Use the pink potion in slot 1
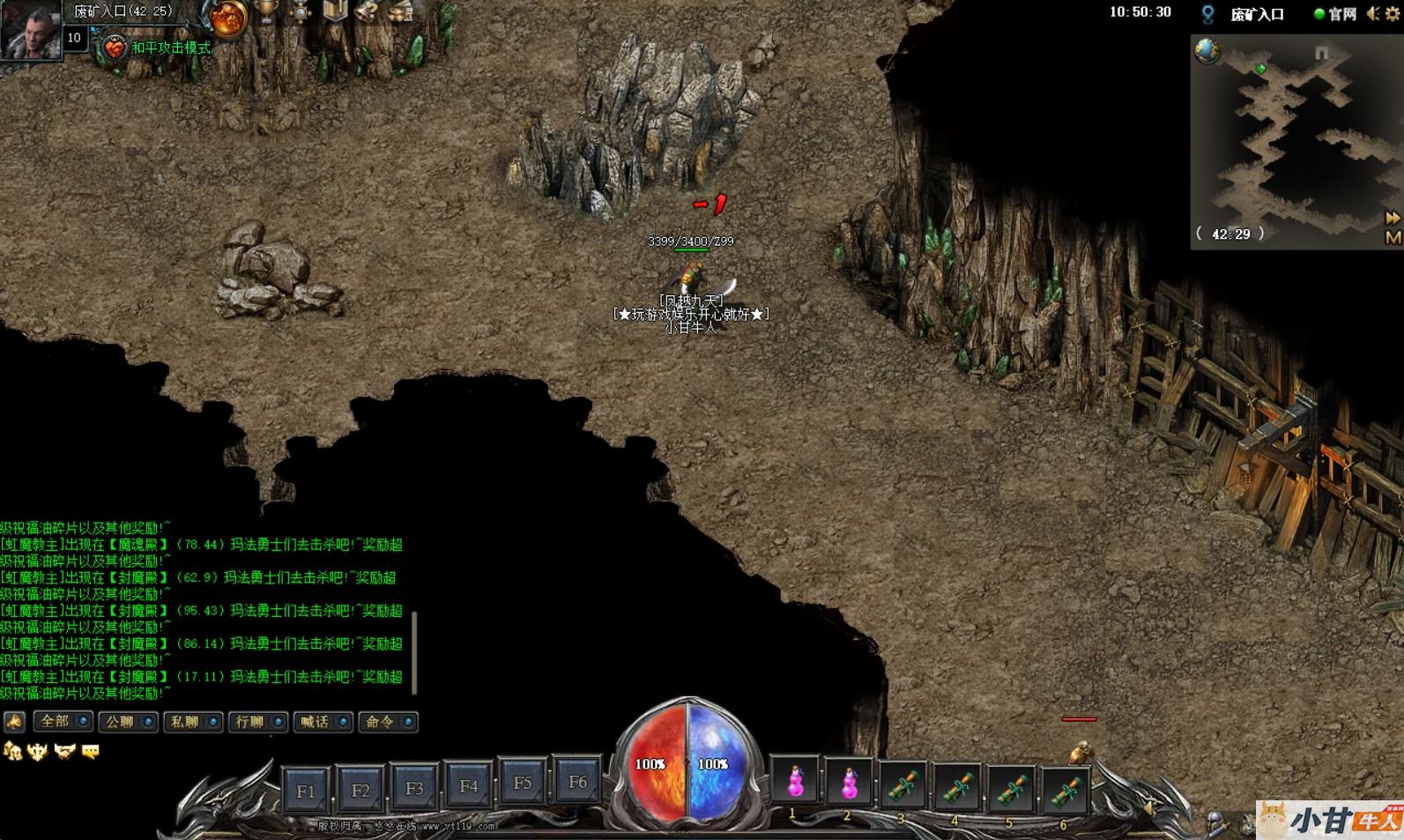Image resolution: width=1404 pixels, height=840 pixels. (x=795, y=782)
